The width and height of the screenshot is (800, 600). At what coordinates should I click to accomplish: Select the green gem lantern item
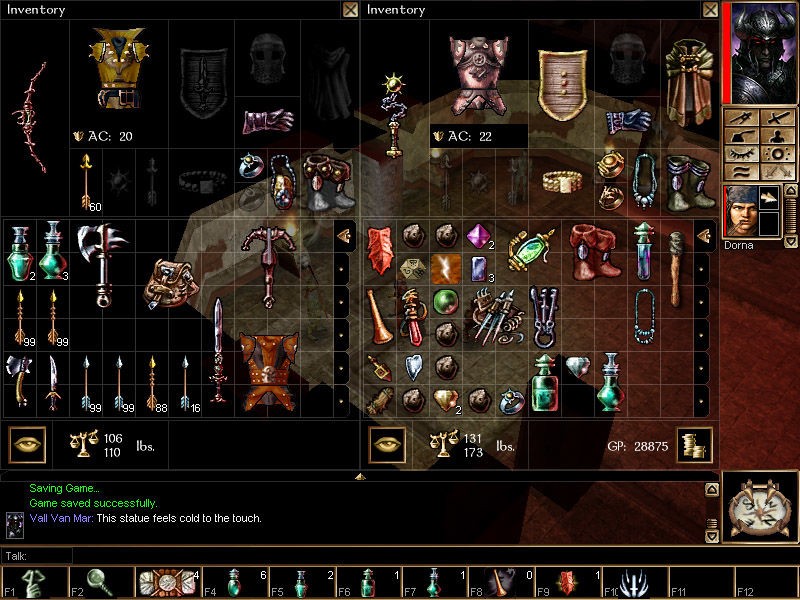(x=530, y=248)
